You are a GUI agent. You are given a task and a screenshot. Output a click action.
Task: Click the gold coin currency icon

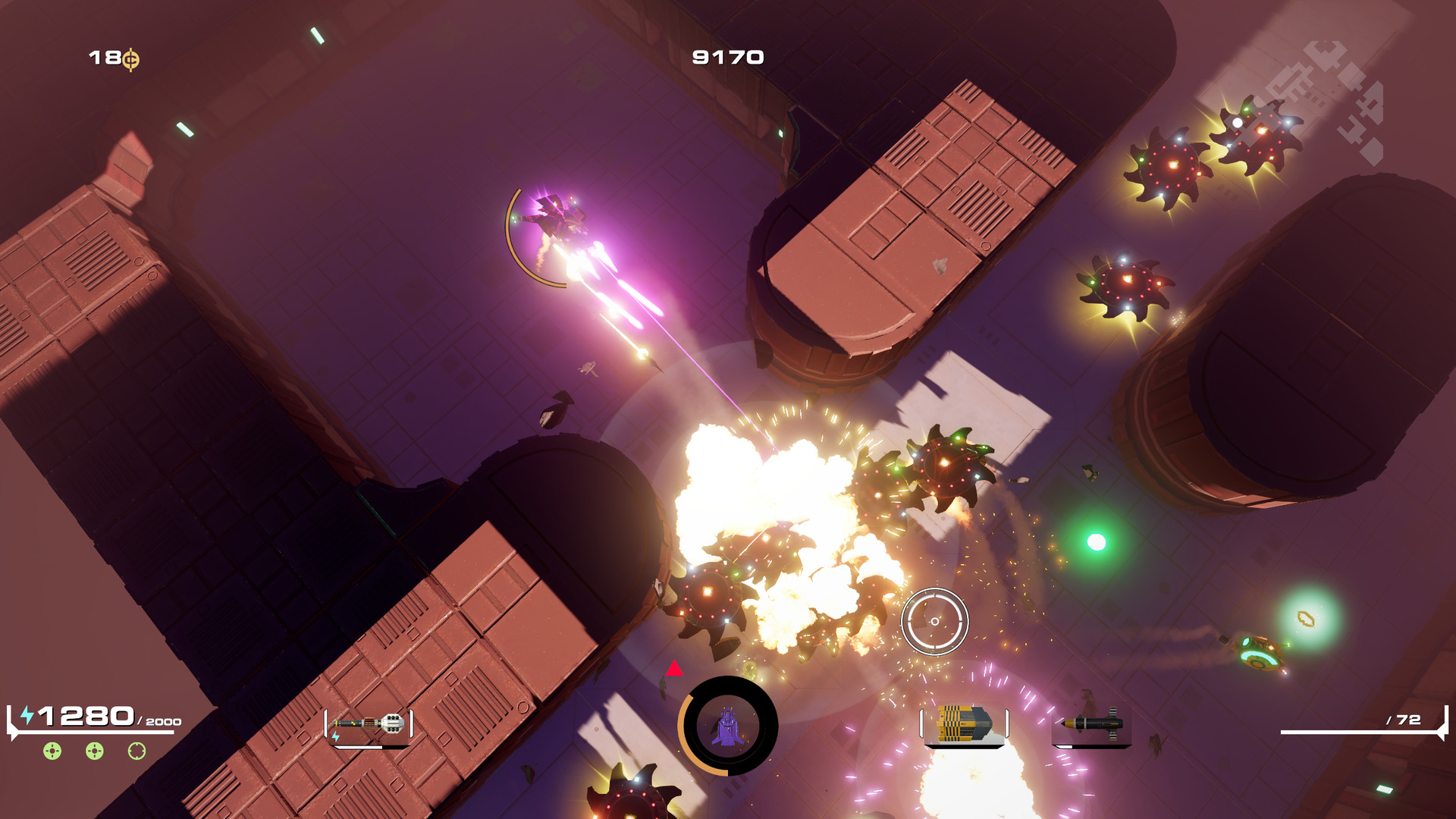pos(130,57)
